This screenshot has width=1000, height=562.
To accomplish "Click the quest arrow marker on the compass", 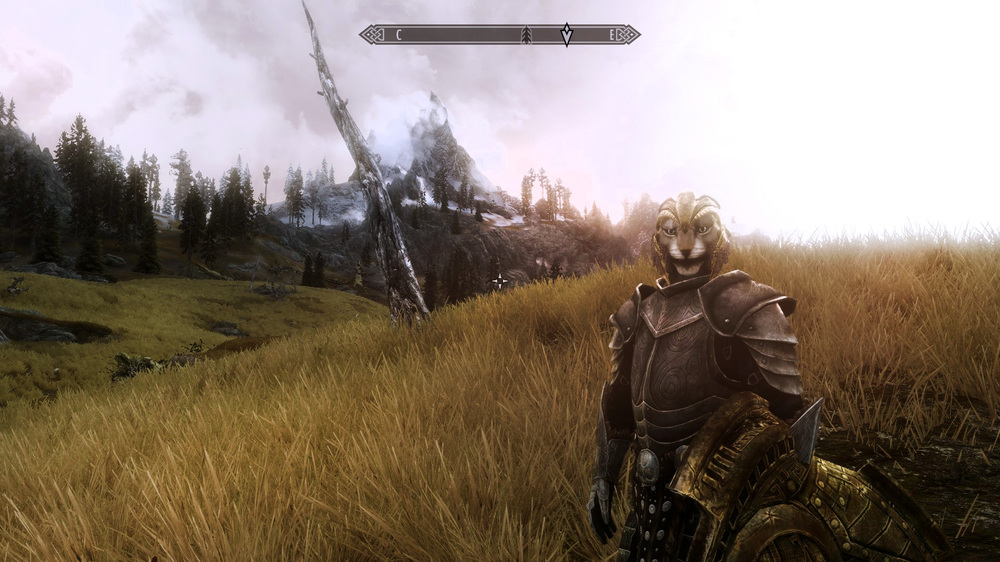I will (567, 34).
